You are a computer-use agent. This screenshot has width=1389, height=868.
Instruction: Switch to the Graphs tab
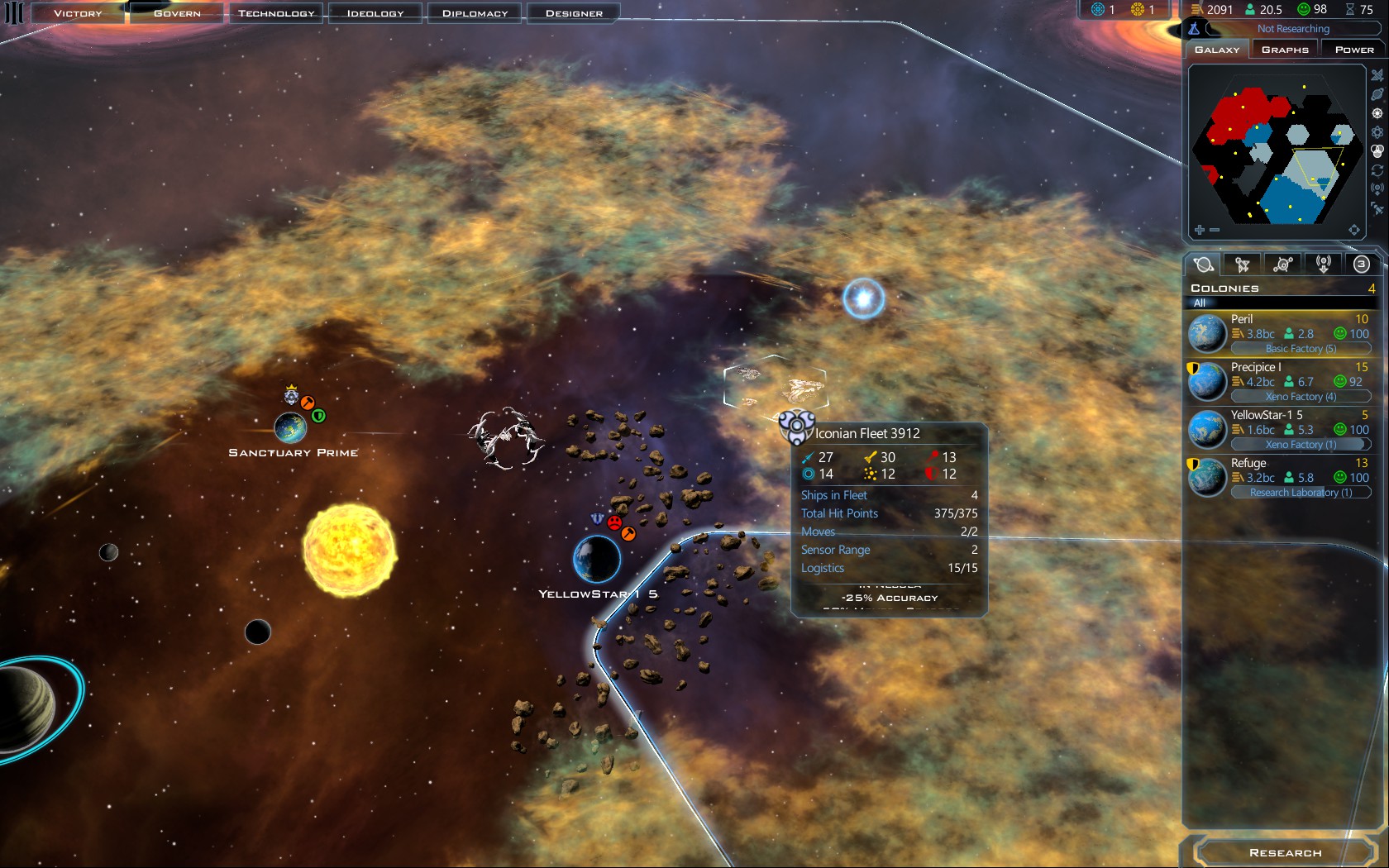tap(1285, 50)
